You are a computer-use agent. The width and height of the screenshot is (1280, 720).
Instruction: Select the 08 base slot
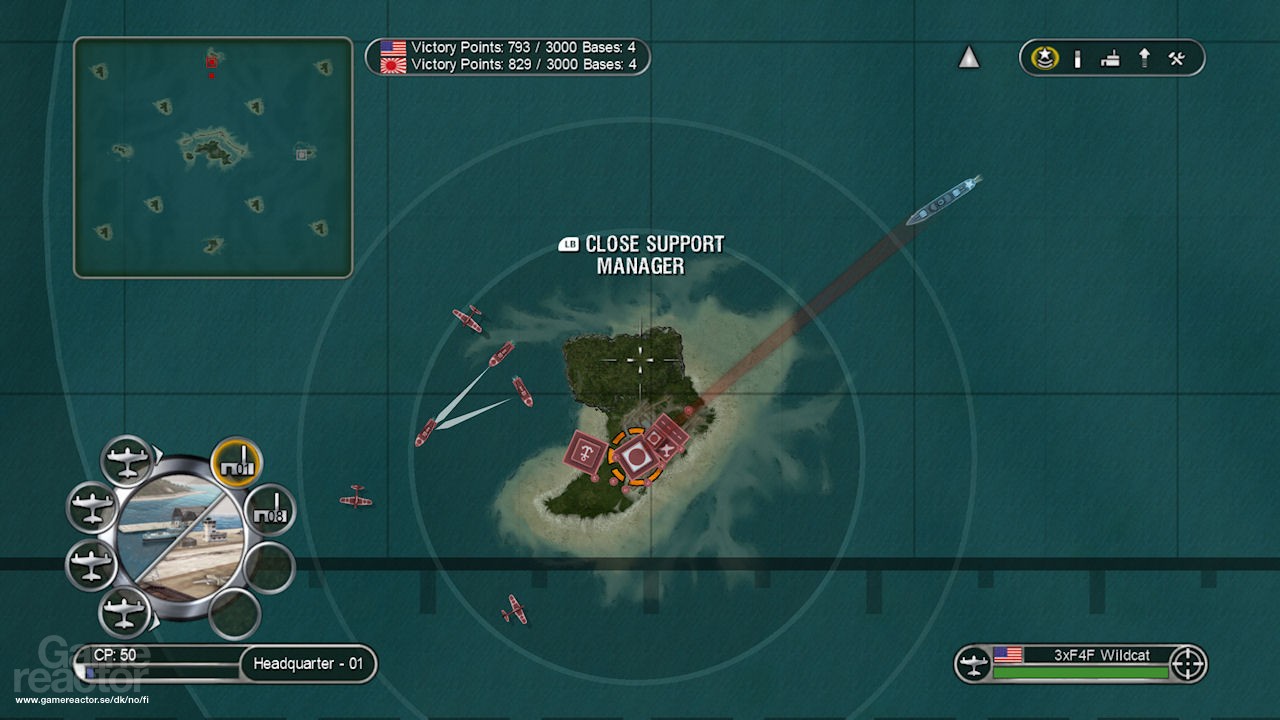(269, 510)
